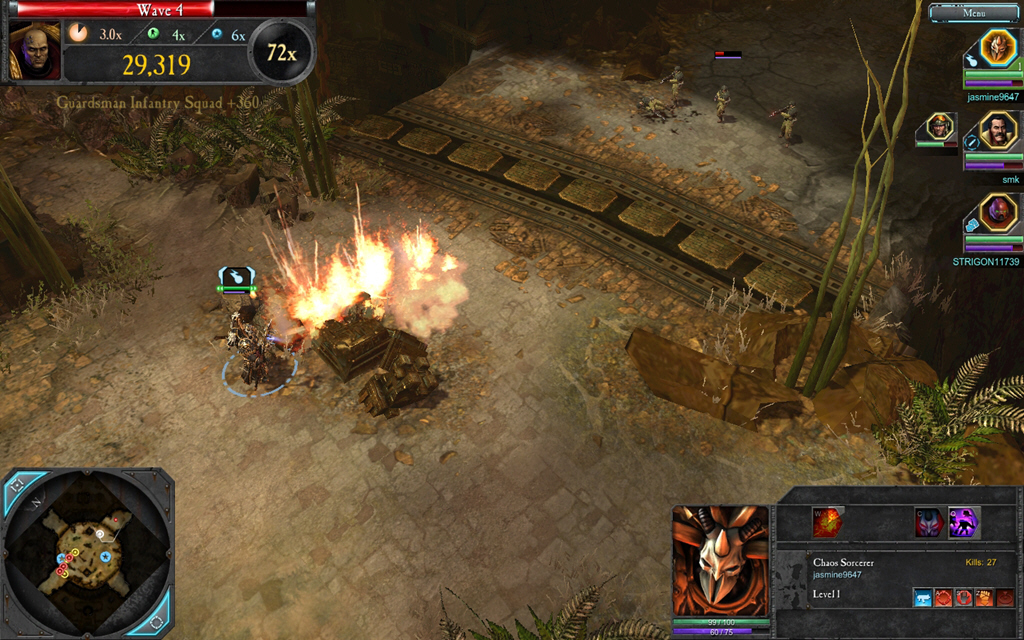Click the small goggled guardsman portrait

tap(939, 126)
